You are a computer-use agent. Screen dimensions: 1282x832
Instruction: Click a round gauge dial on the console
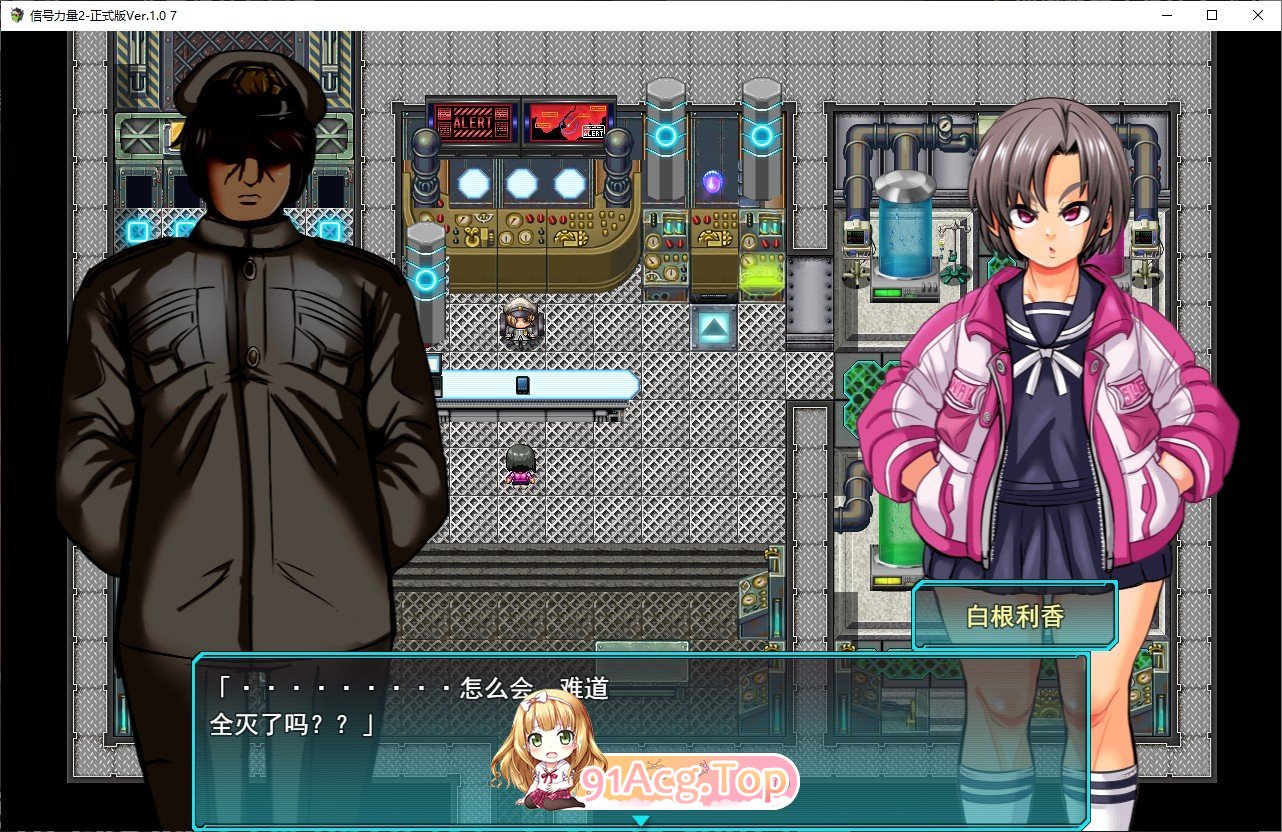click(513, 220)
